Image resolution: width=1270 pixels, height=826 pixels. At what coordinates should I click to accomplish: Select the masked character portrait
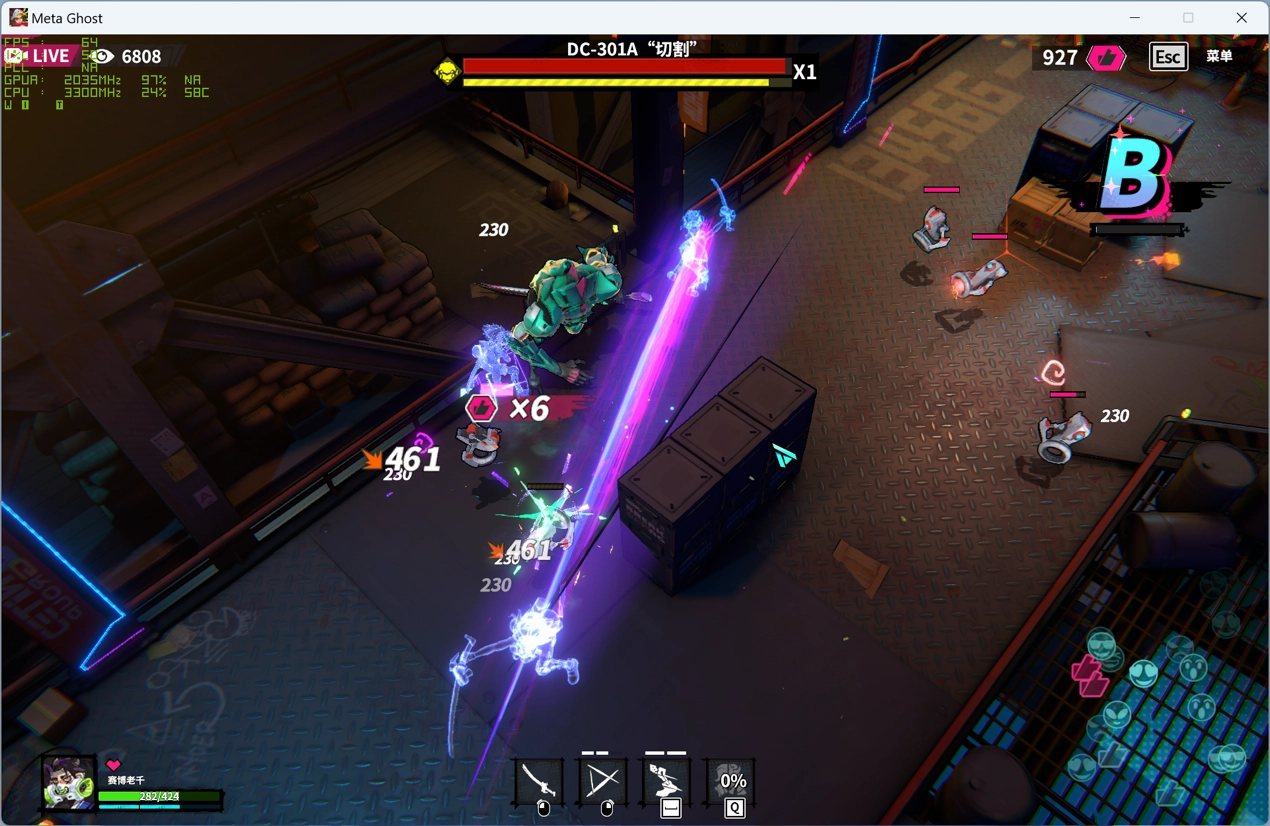tap(68, 782)
